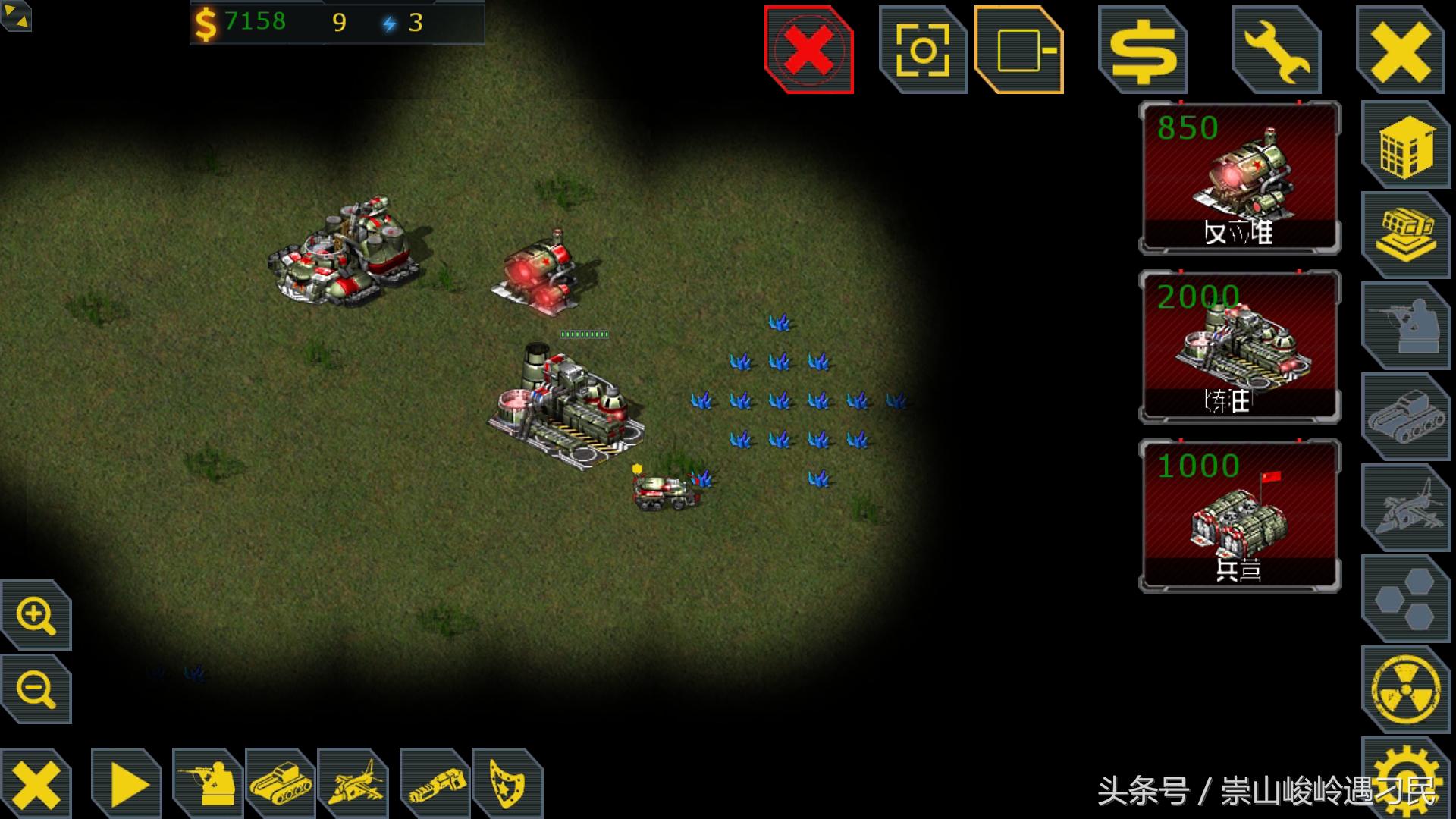
Task: Open the infantry production tab
Action: [1405, 326]
